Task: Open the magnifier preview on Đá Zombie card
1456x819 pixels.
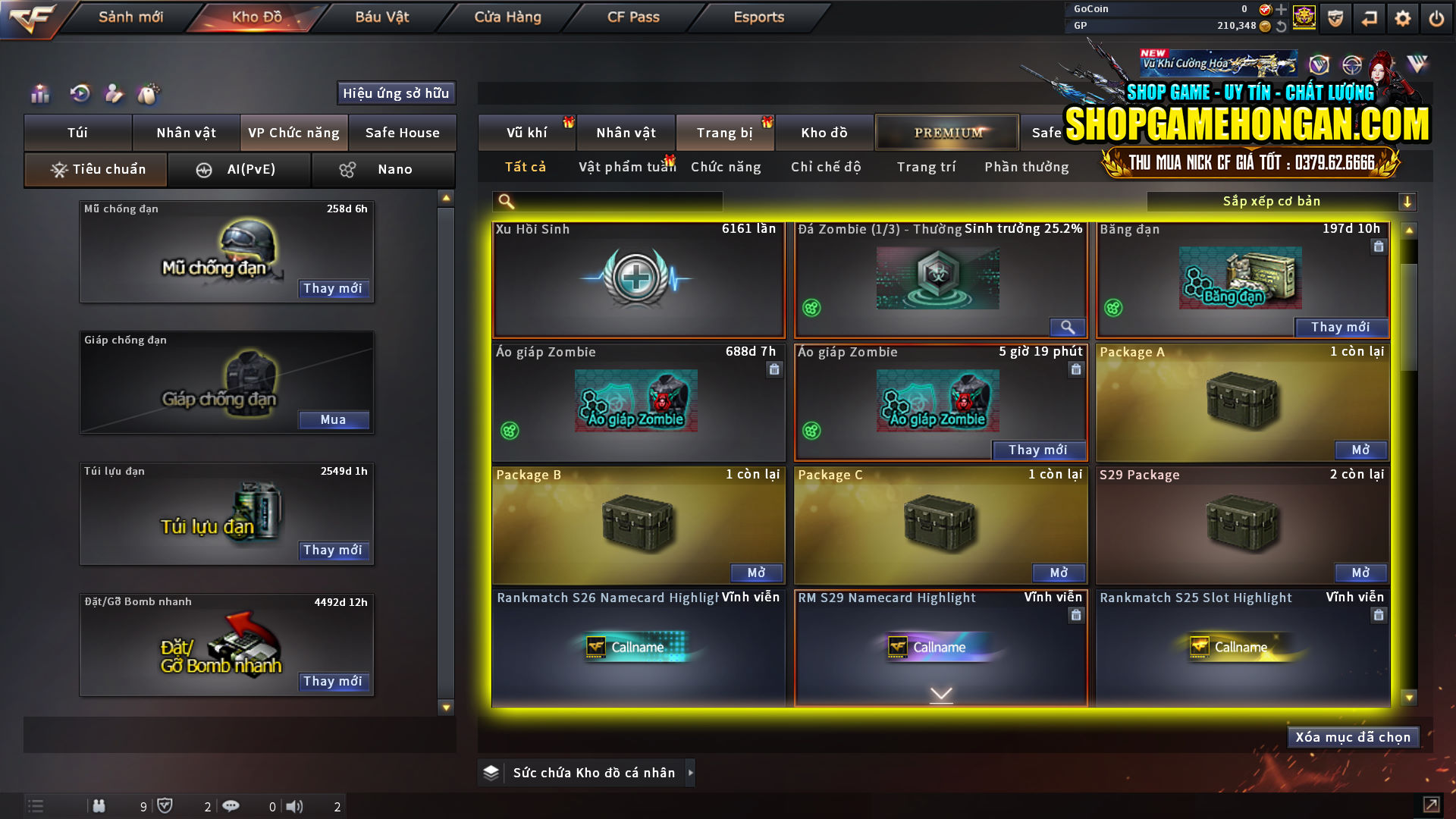Action: 1068,328
